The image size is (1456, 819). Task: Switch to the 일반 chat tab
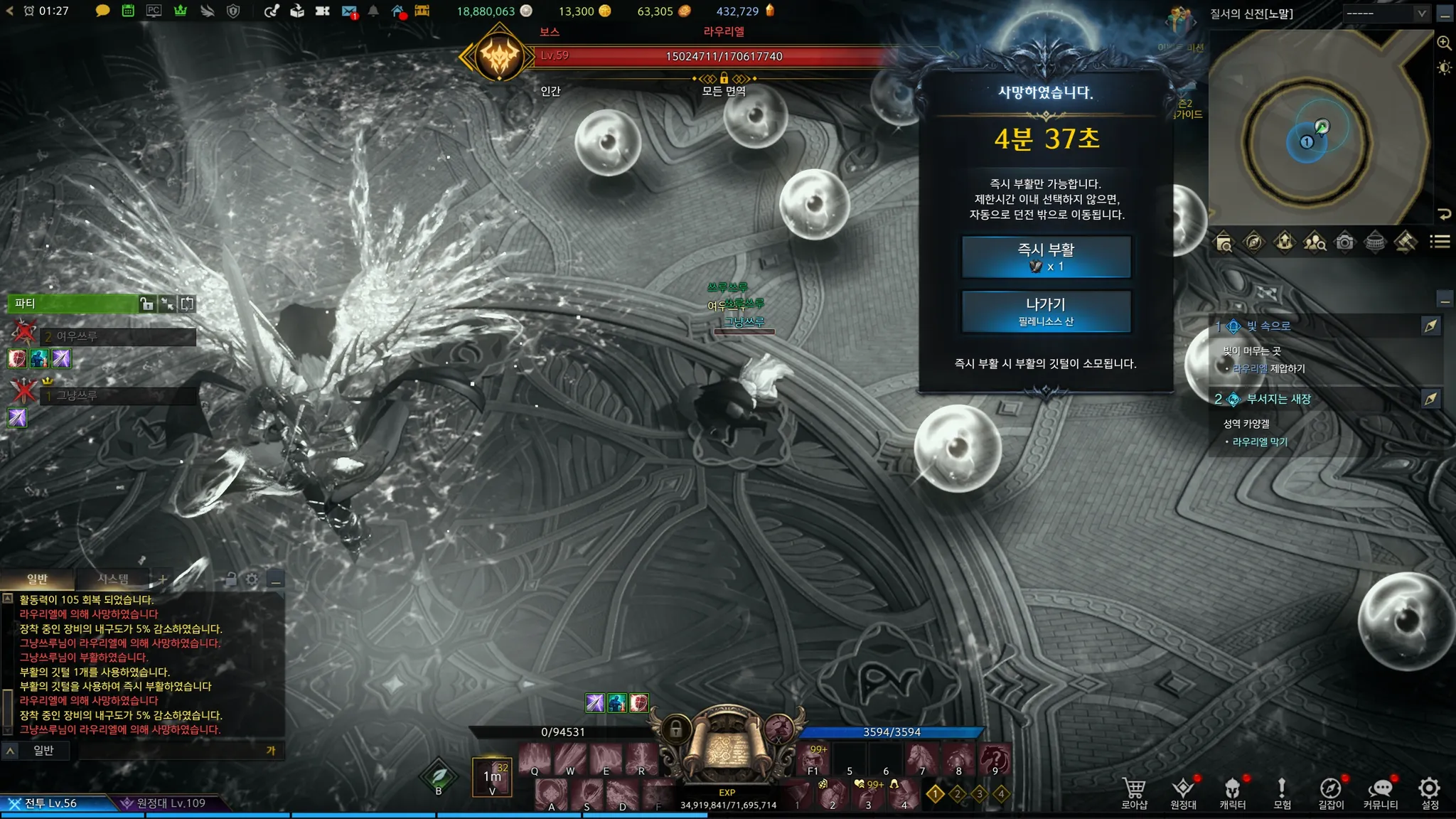(37, 579)
